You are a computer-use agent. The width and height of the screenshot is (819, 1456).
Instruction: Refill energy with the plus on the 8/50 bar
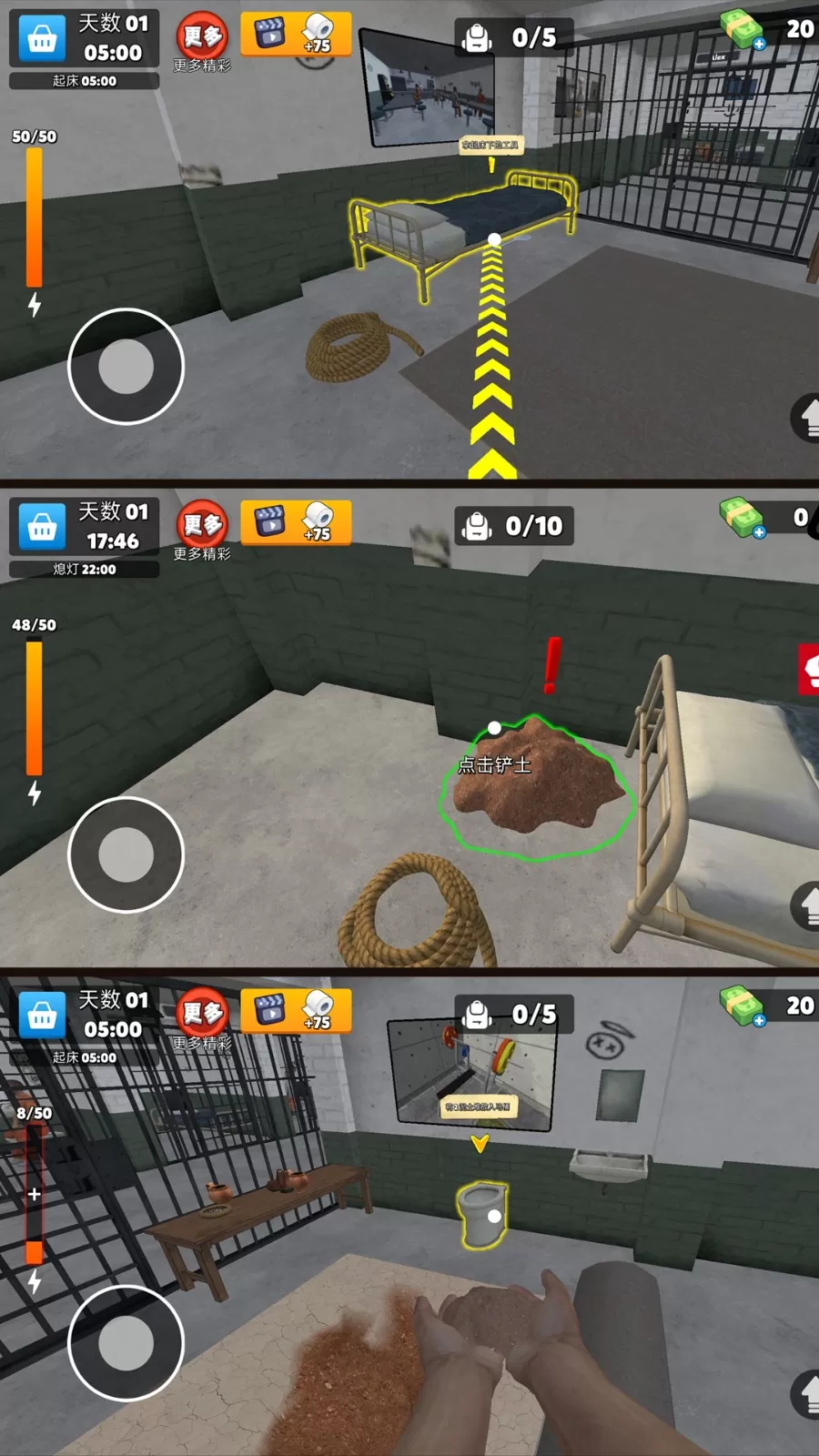click(x=34, y=1194)
